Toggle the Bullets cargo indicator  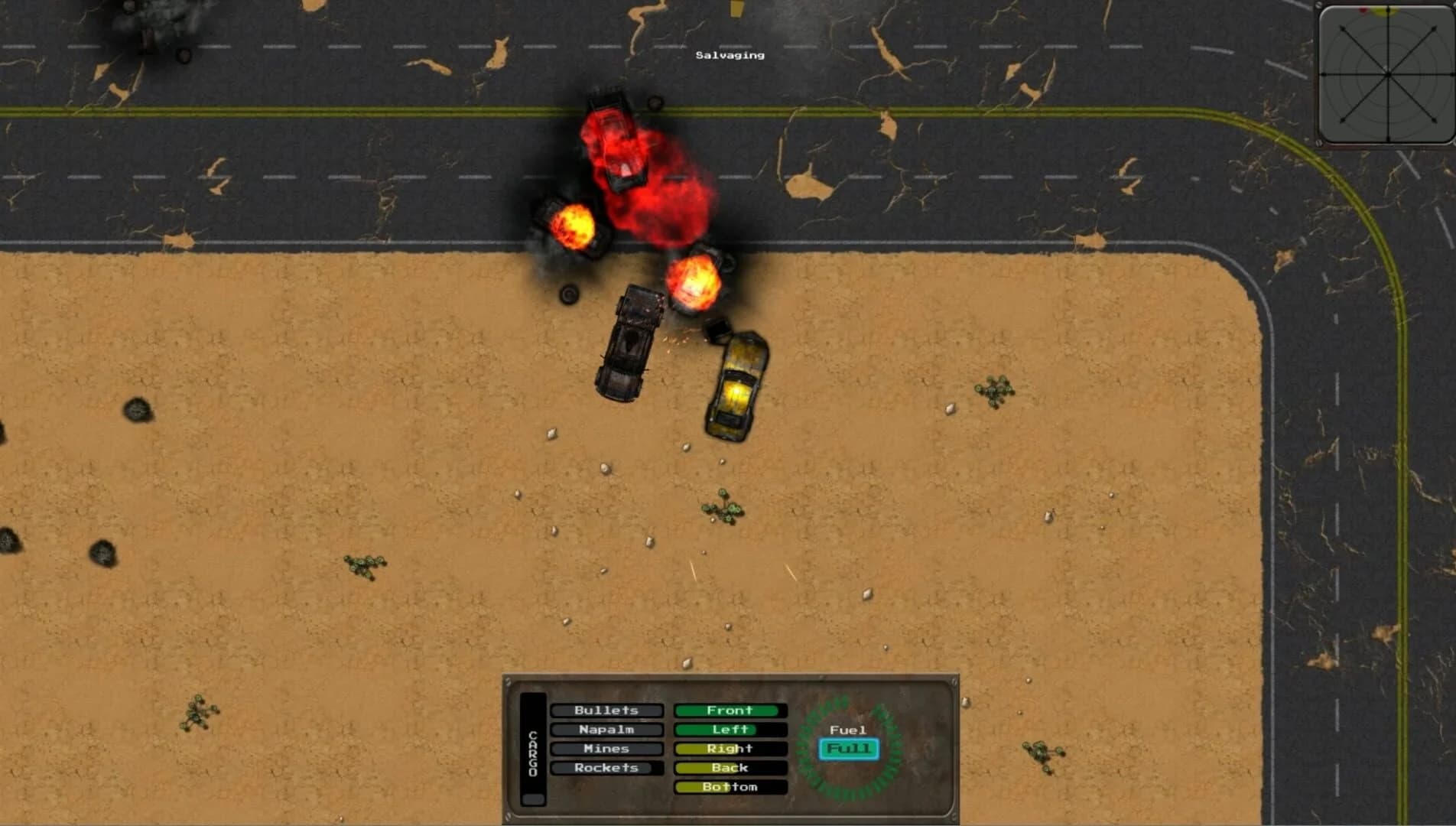click(606, 711)
